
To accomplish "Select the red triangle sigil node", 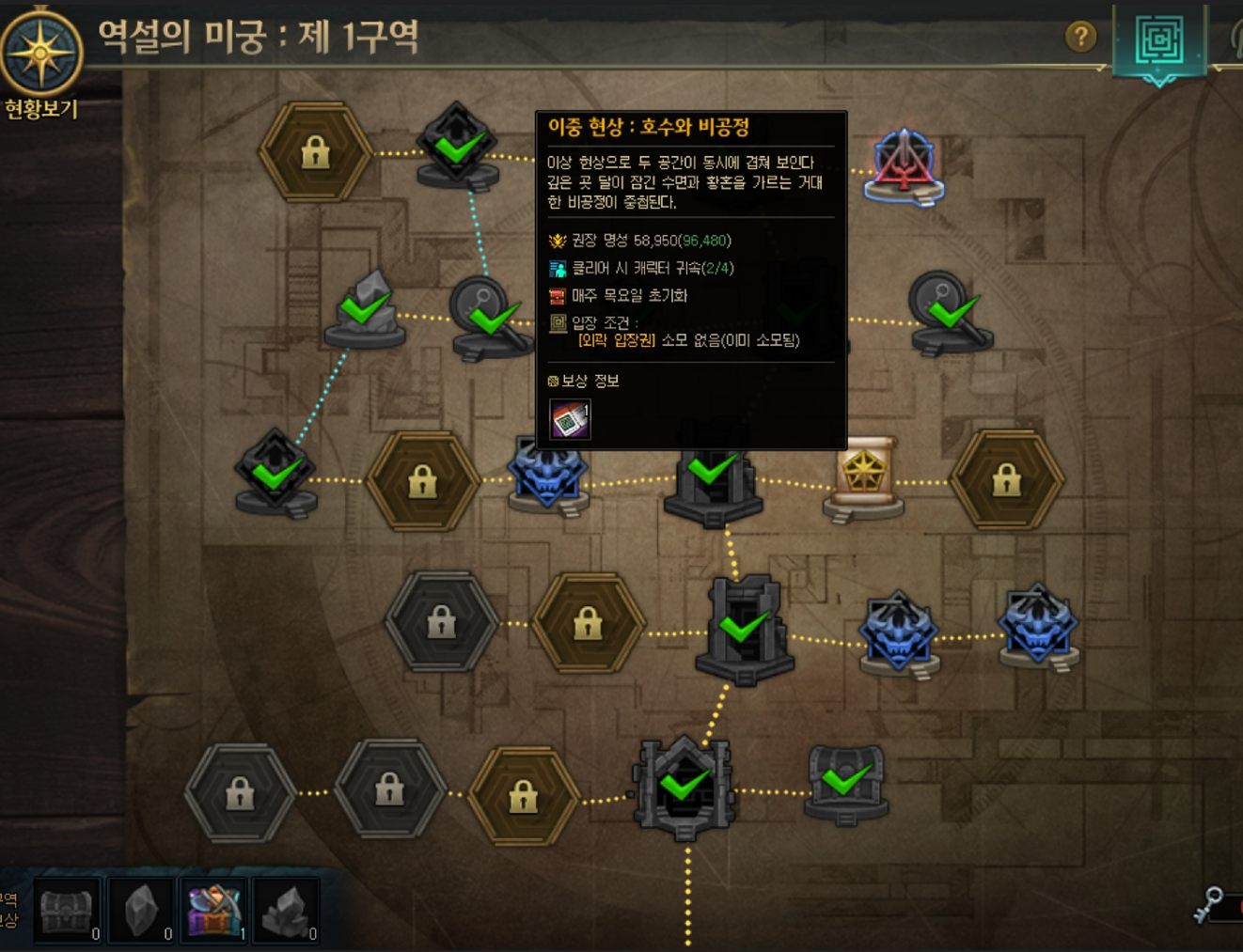I will tap(903, 164).
